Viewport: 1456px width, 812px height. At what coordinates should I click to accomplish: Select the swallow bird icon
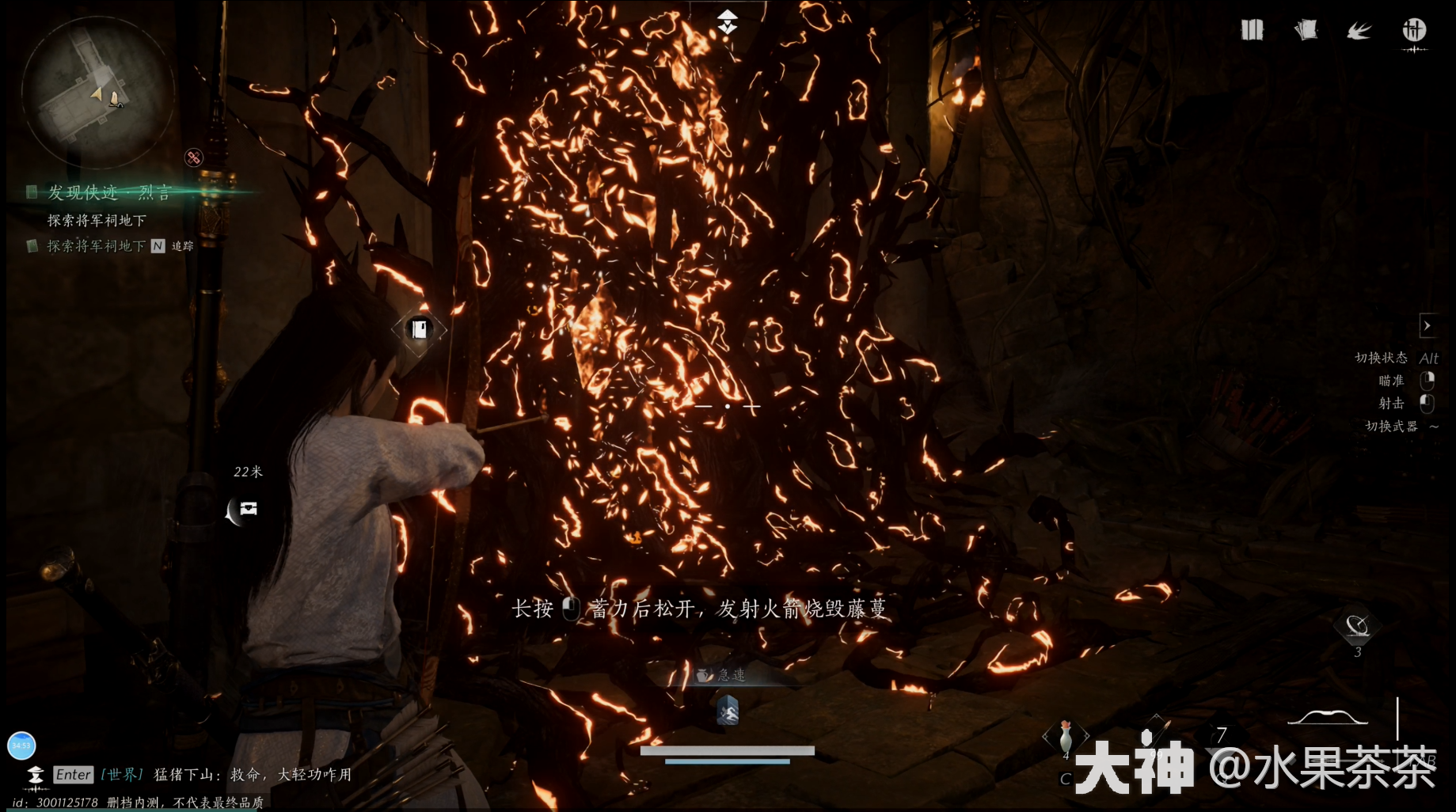click(x=1359, y=31)
